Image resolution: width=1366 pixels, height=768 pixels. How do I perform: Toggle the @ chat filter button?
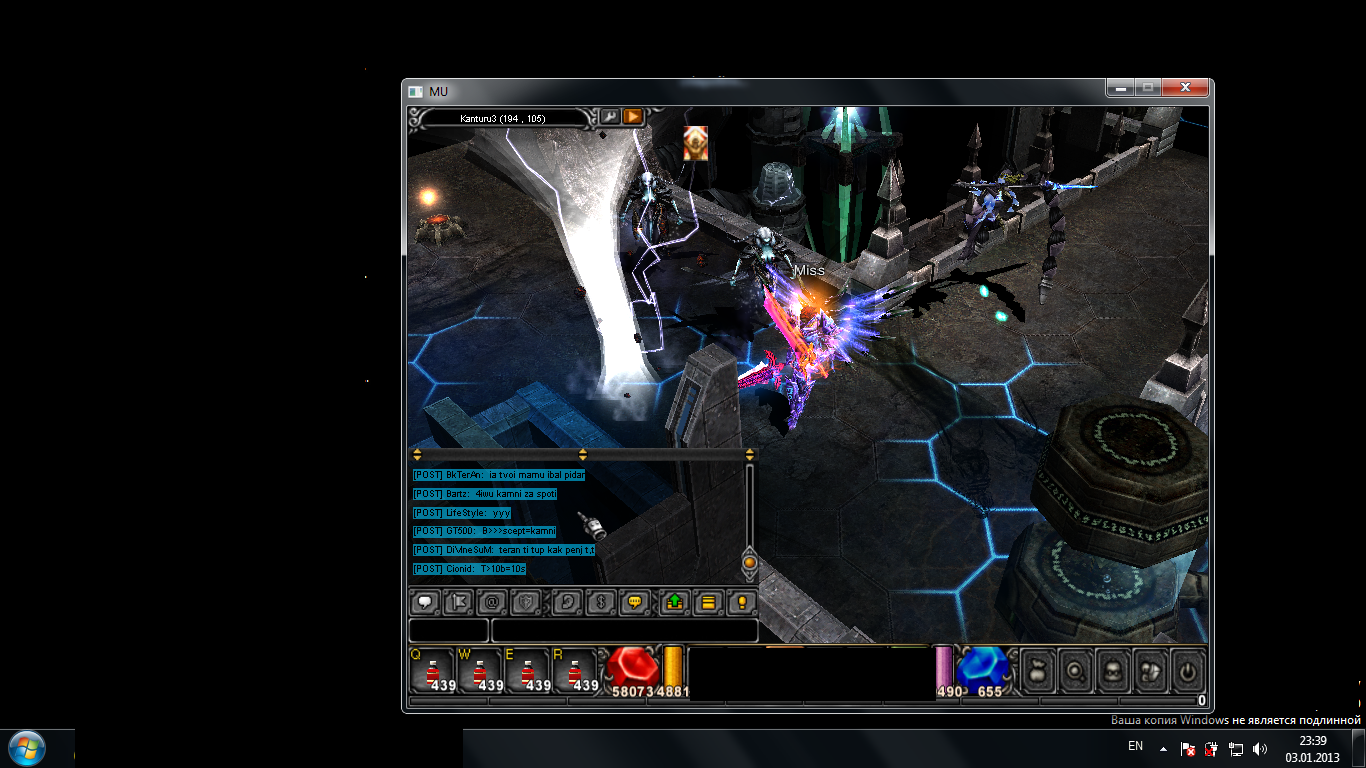click(x=491, y=602)
